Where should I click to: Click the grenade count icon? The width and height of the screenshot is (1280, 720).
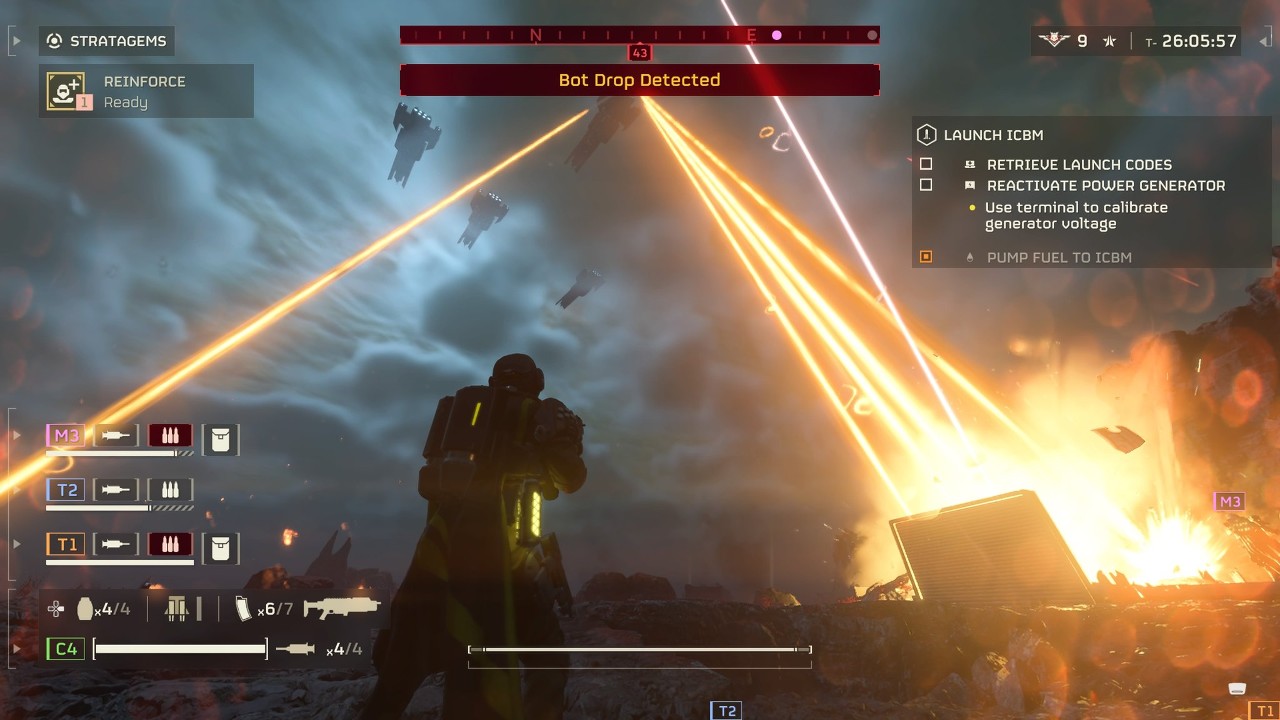(x=86, y=608)
